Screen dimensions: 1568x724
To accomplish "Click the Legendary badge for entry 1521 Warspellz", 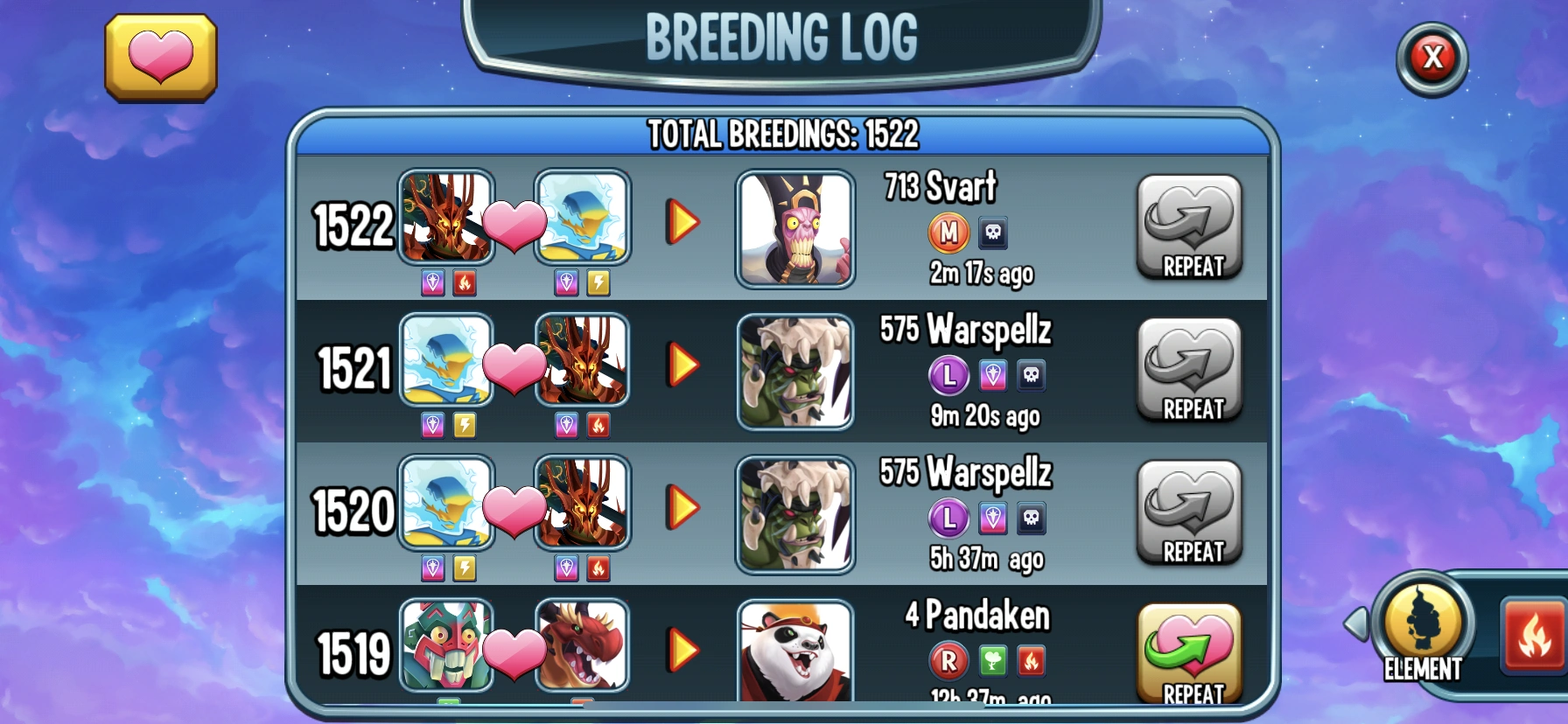I will point(949,376).
